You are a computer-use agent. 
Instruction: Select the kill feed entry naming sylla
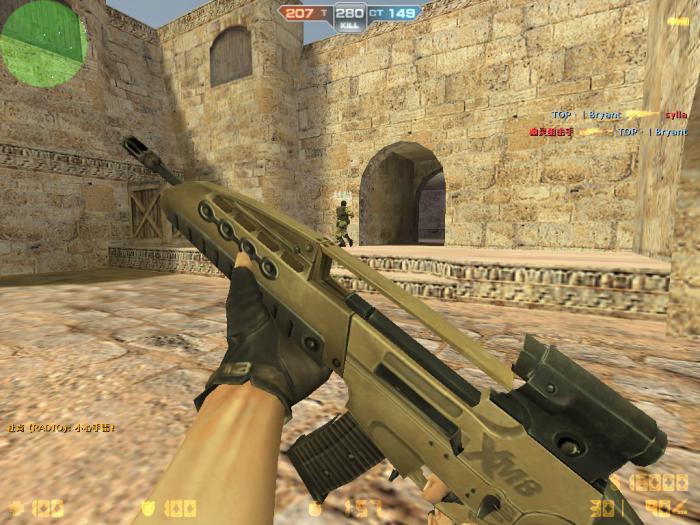click(618, 115)
